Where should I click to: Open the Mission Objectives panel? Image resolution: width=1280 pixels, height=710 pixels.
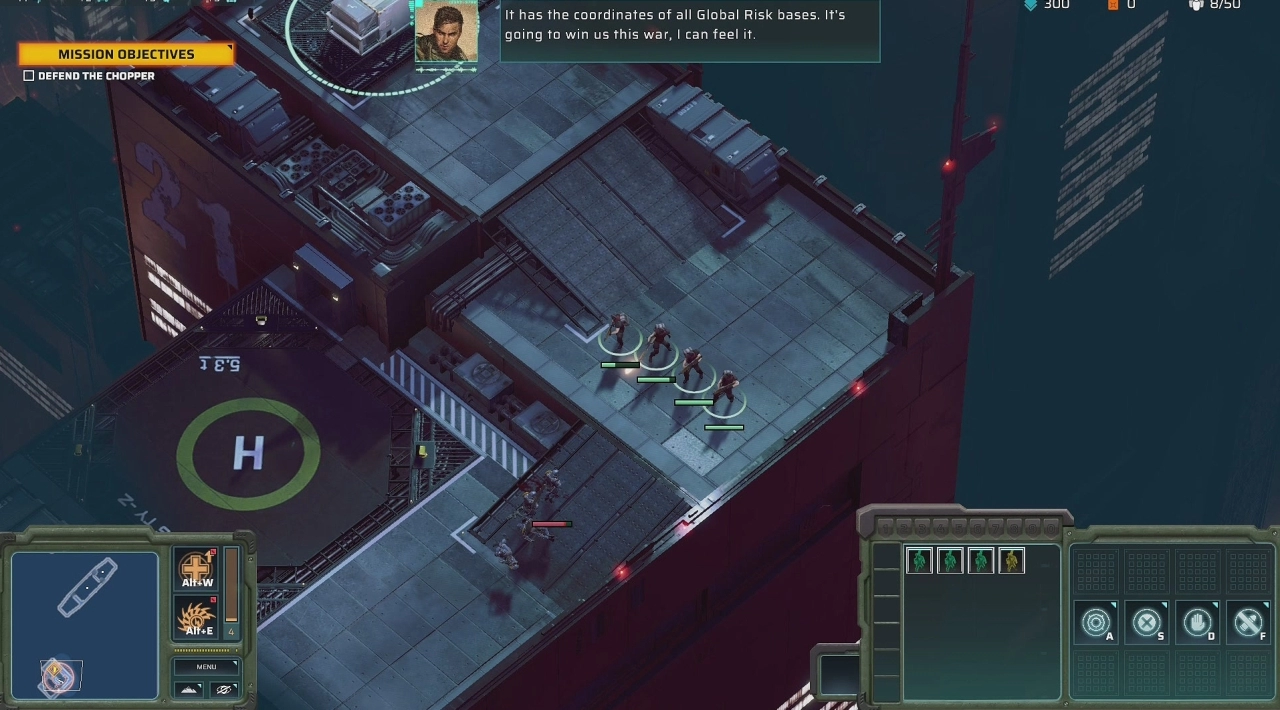tap(126, 54)
